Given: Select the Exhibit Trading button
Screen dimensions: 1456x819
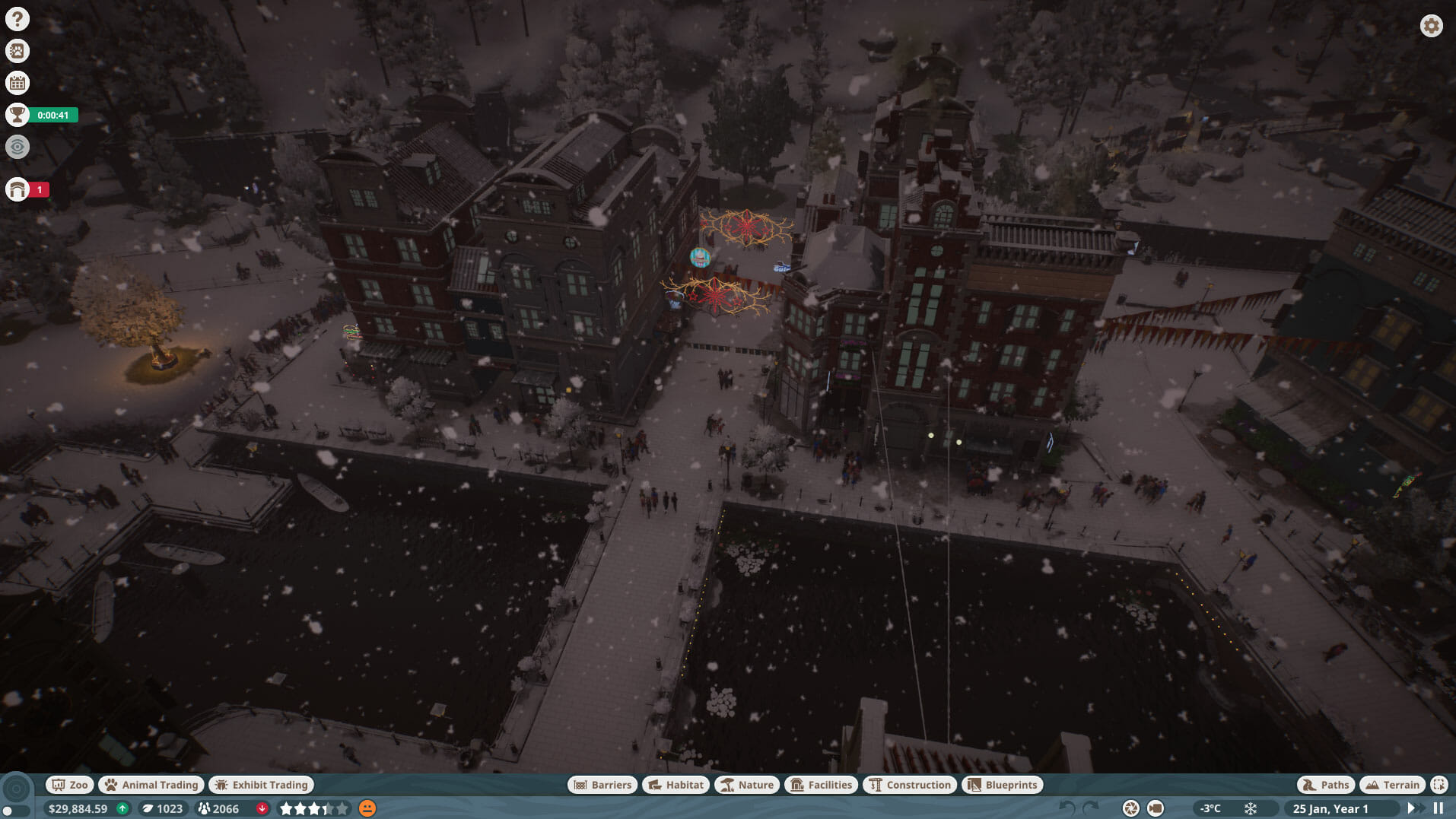Looking at the screenshot, I should tap(262, 785).
